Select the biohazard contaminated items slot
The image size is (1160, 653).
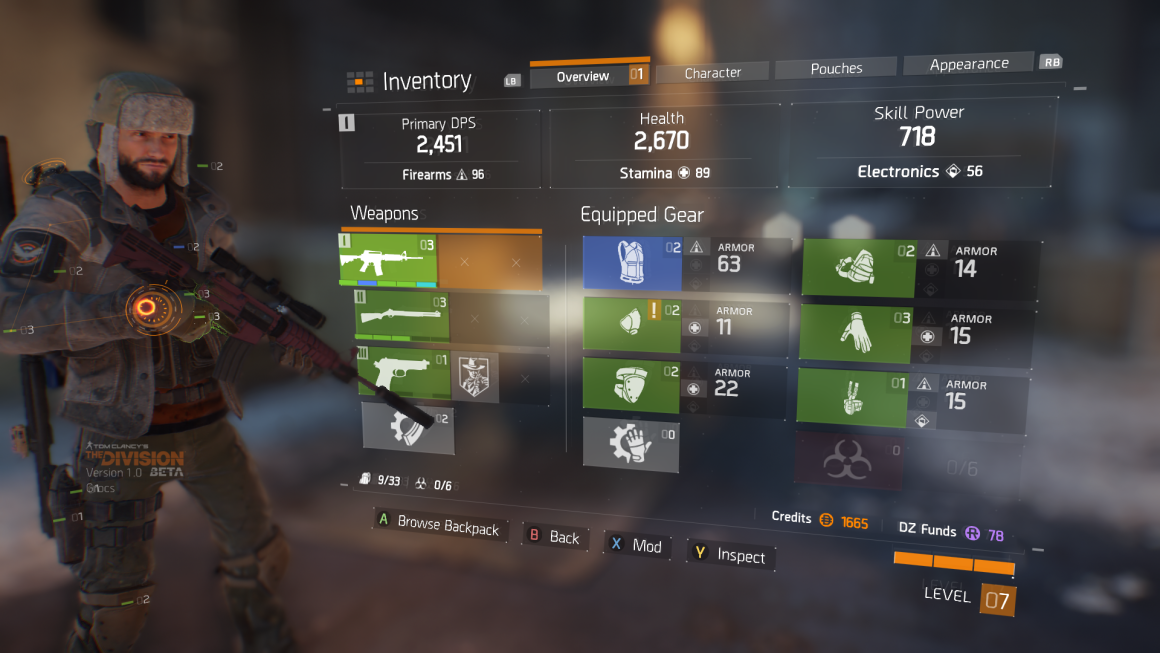(x=848, y=460)
